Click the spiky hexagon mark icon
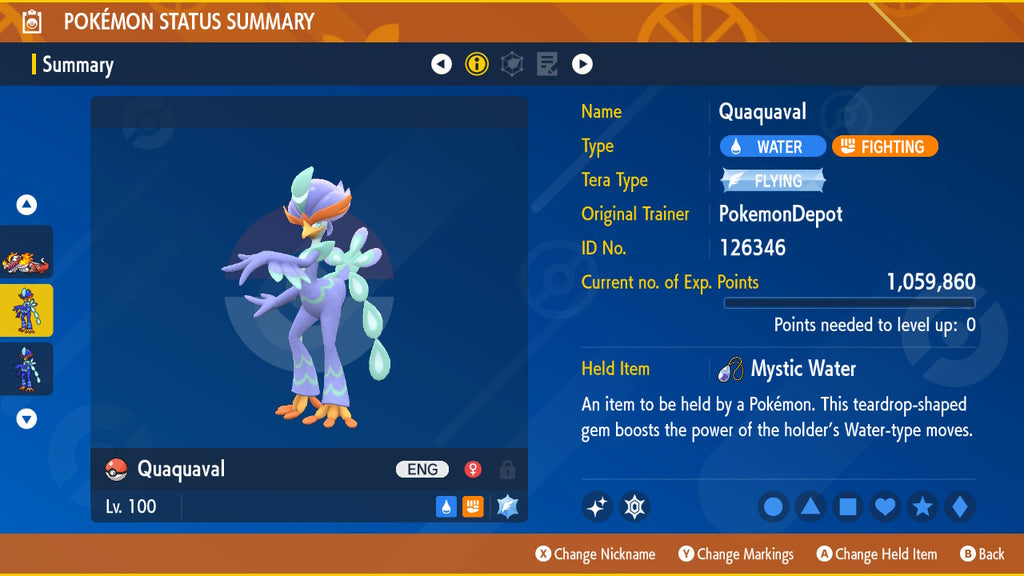Image resolution: width=1024 pixels, height=576 pixels. pos(634,507)
